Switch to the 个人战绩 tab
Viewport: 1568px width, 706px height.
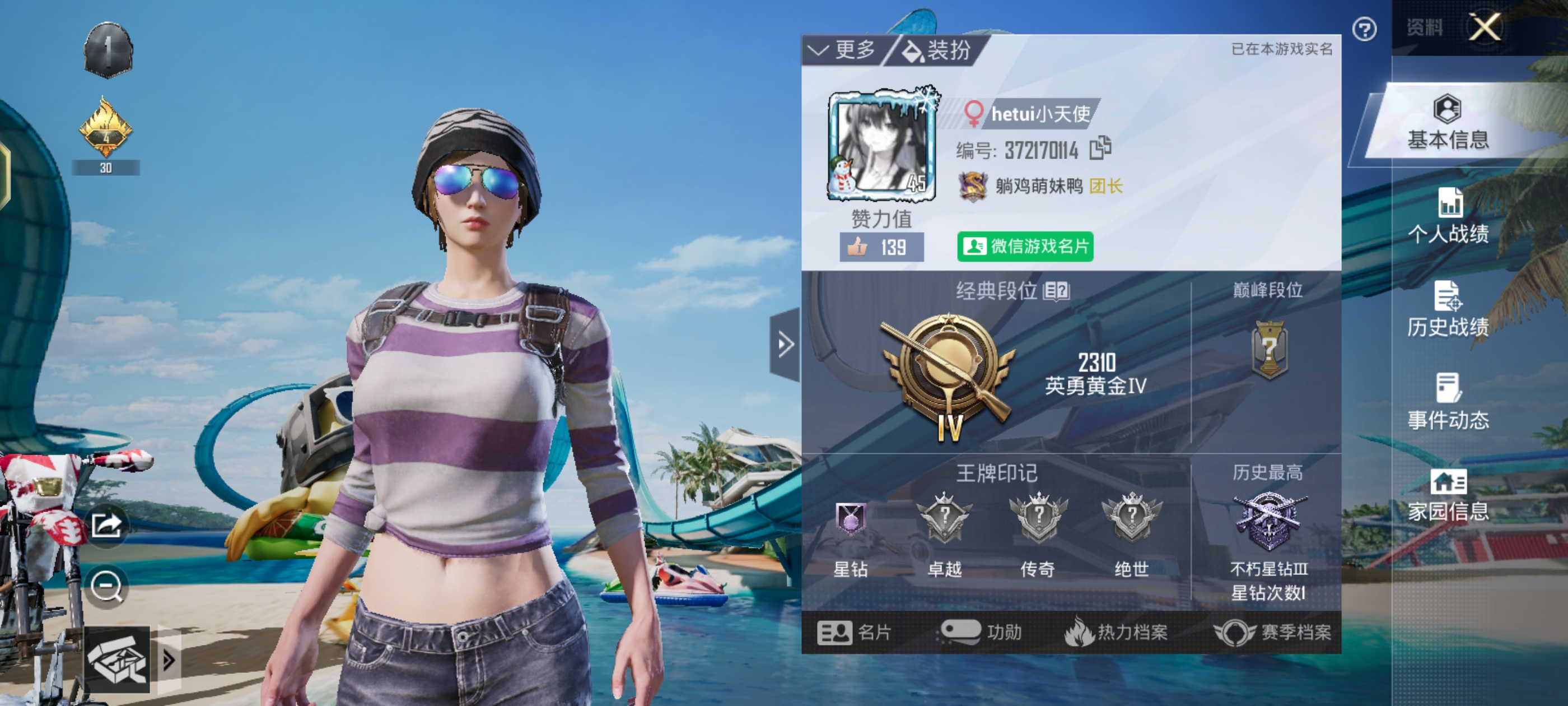tap(1448, 217)
